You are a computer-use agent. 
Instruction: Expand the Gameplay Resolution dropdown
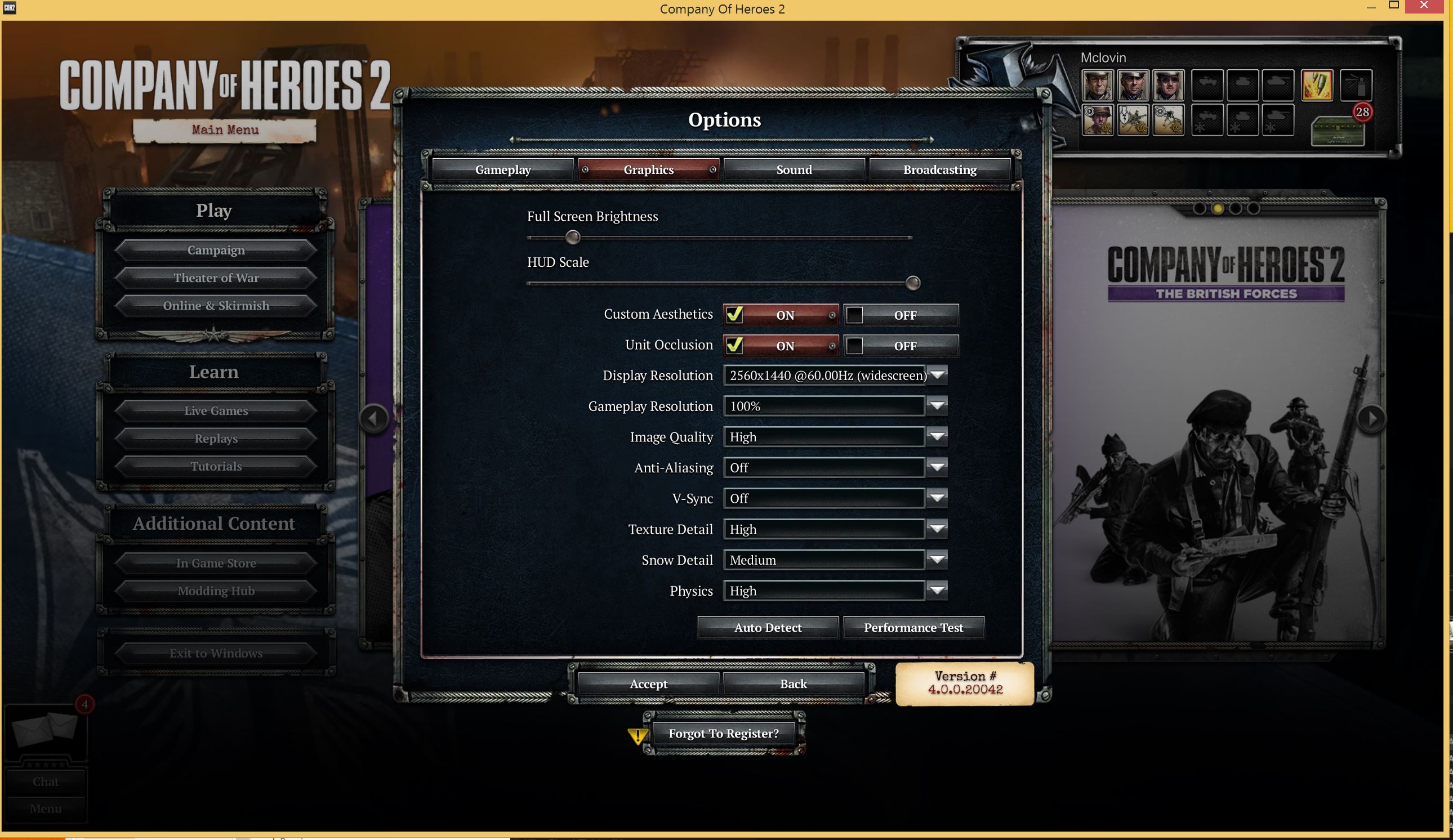[937, 406]
